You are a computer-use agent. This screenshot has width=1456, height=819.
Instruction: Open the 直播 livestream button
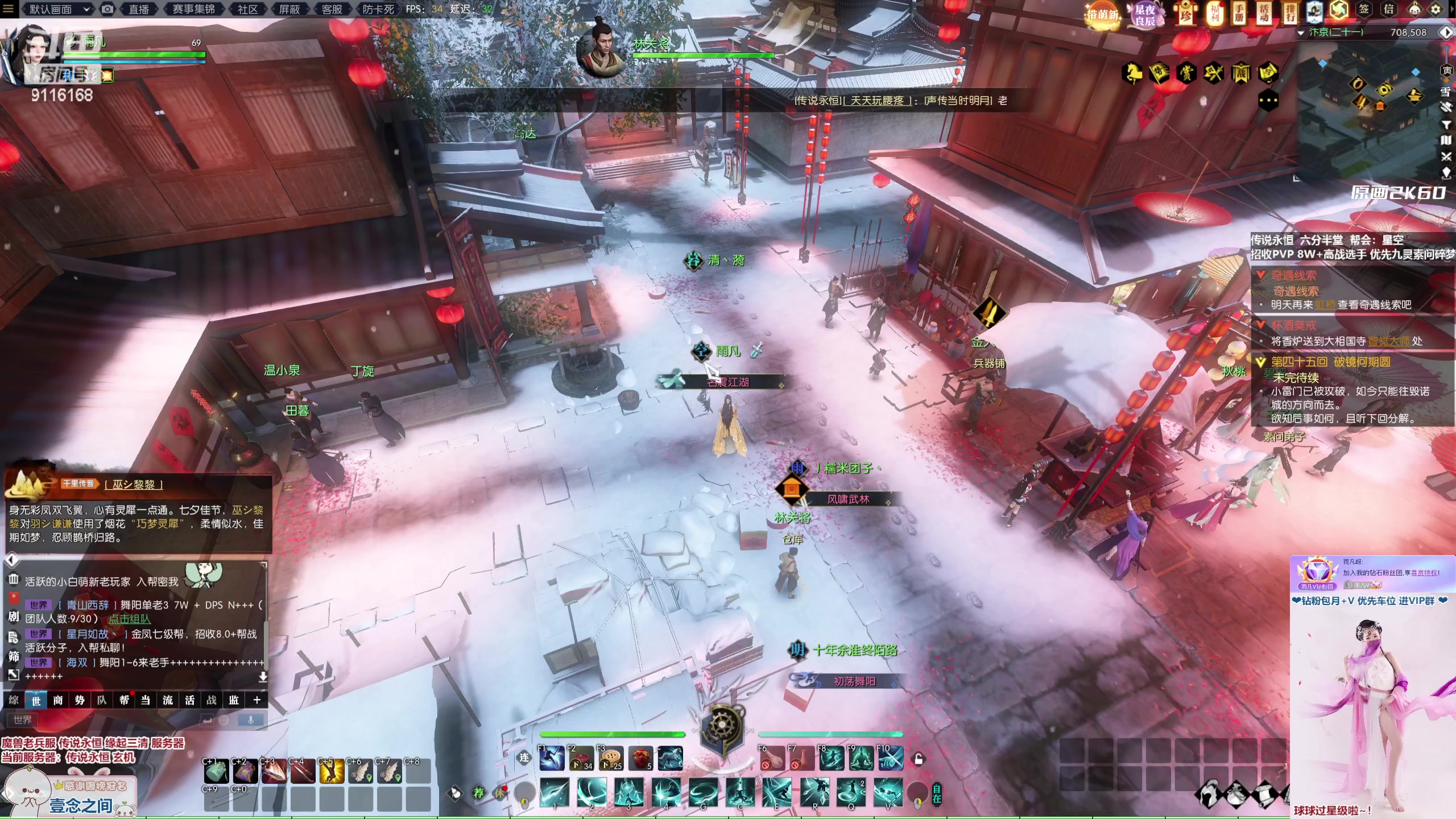click(x=139, y=9)
